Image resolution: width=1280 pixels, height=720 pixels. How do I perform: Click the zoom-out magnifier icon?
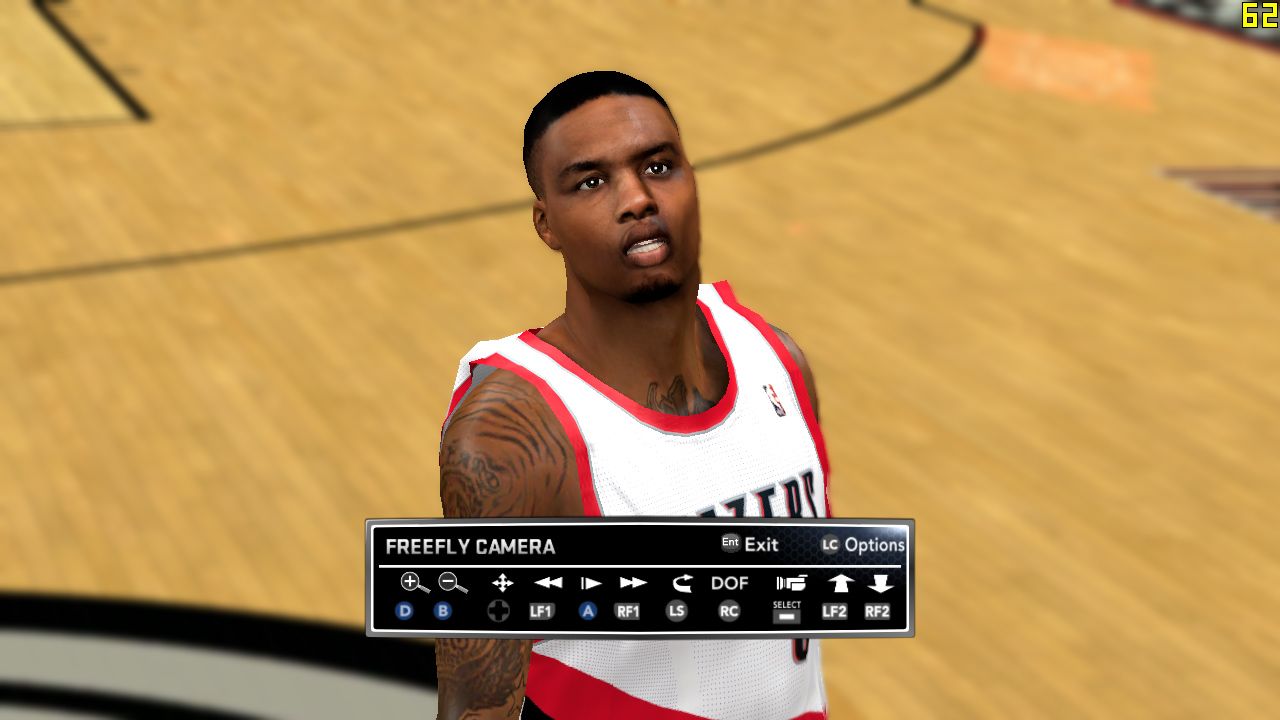(x=453, y=583)
